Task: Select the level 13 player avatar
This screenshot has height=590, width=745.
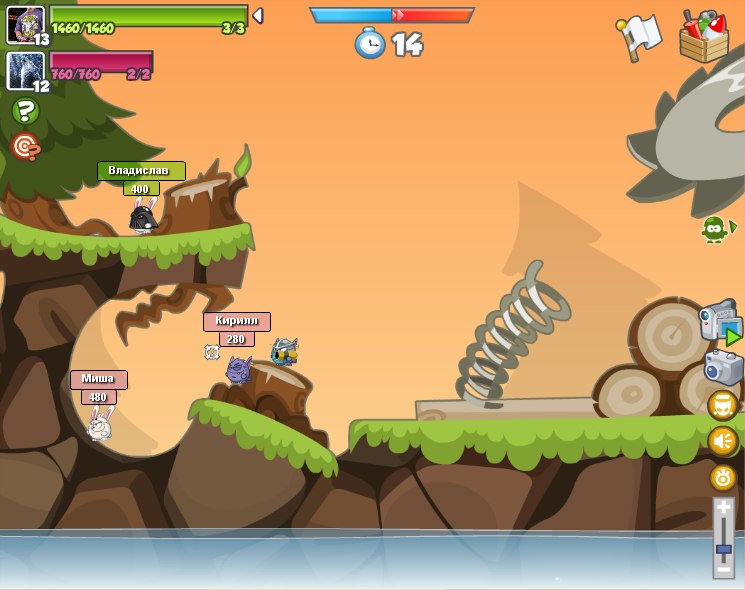Action: (x=25, y=24)
